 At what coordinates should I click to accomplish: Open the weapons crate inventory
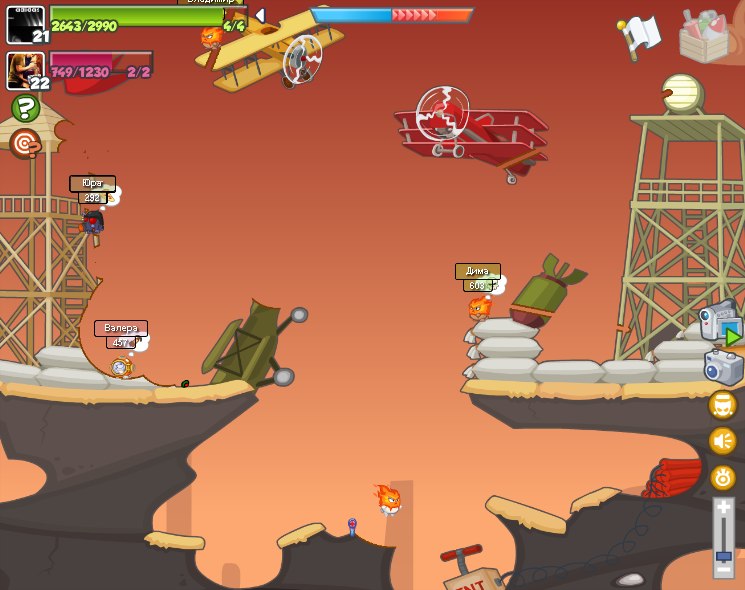[703, 35]
